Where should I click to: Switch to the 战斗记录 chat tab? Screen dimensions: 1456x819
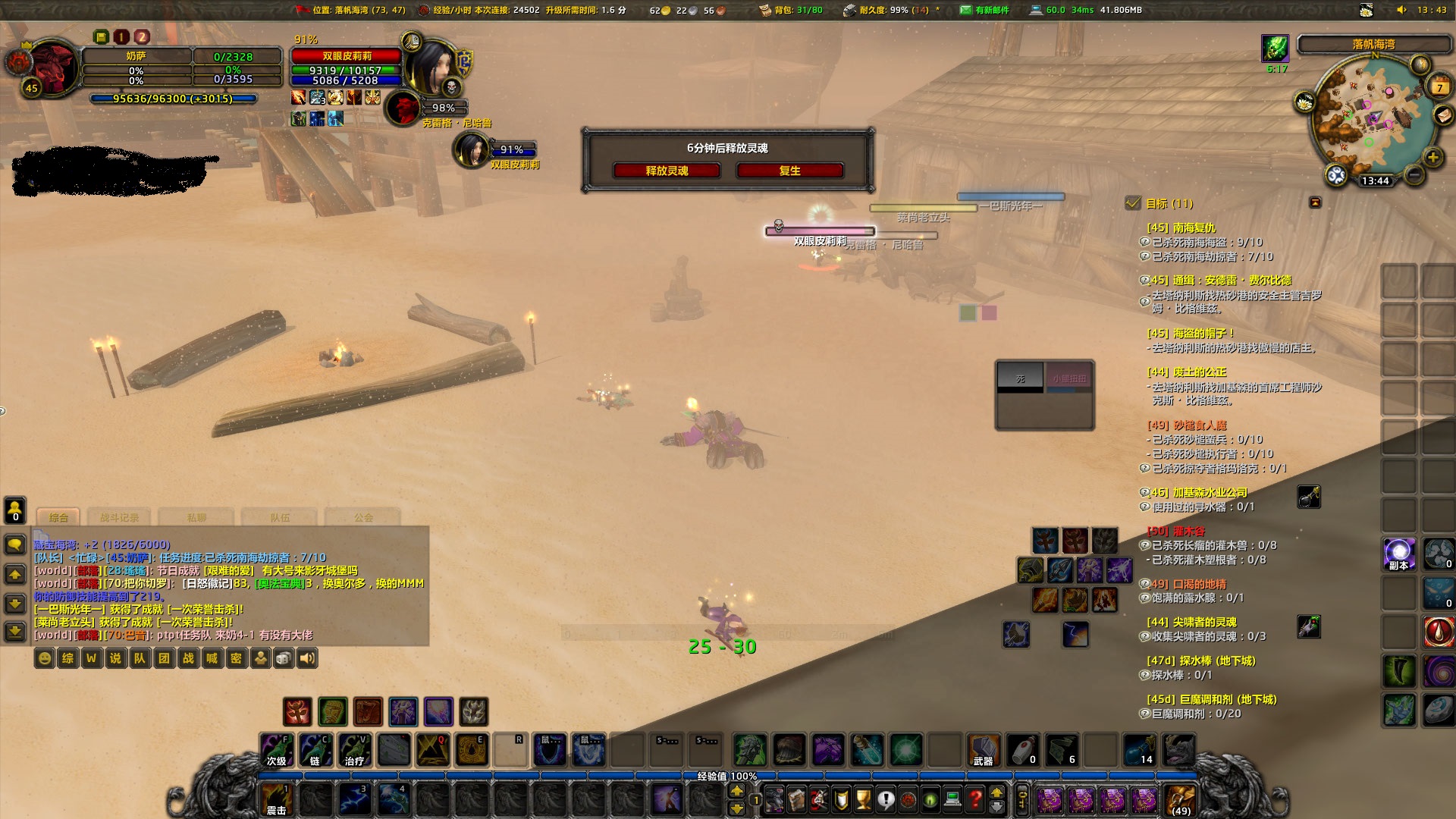tap(120, 516)
